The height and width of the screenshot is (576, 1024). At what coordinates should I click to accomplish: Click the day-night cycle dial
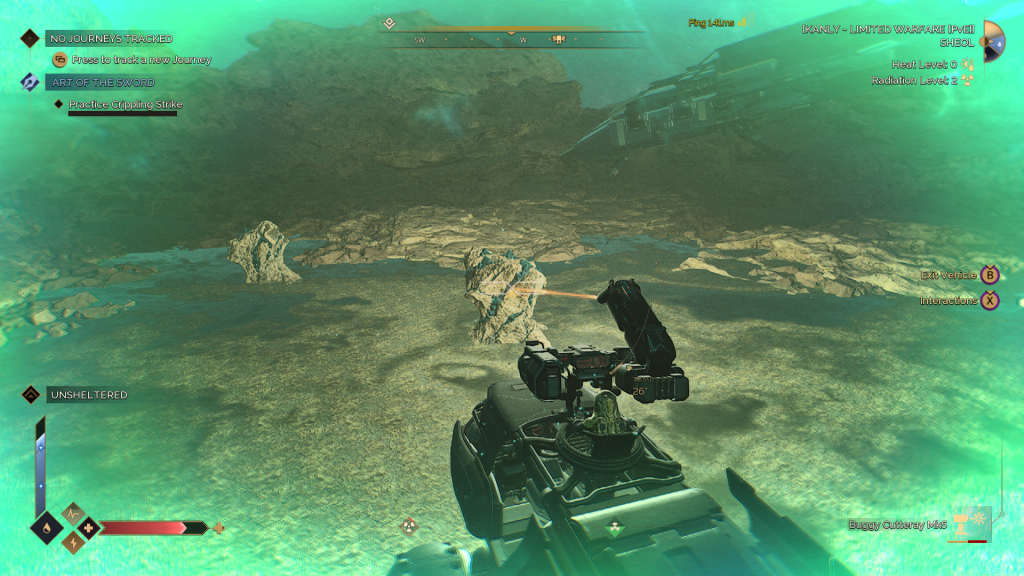click(x=994, y=40)
